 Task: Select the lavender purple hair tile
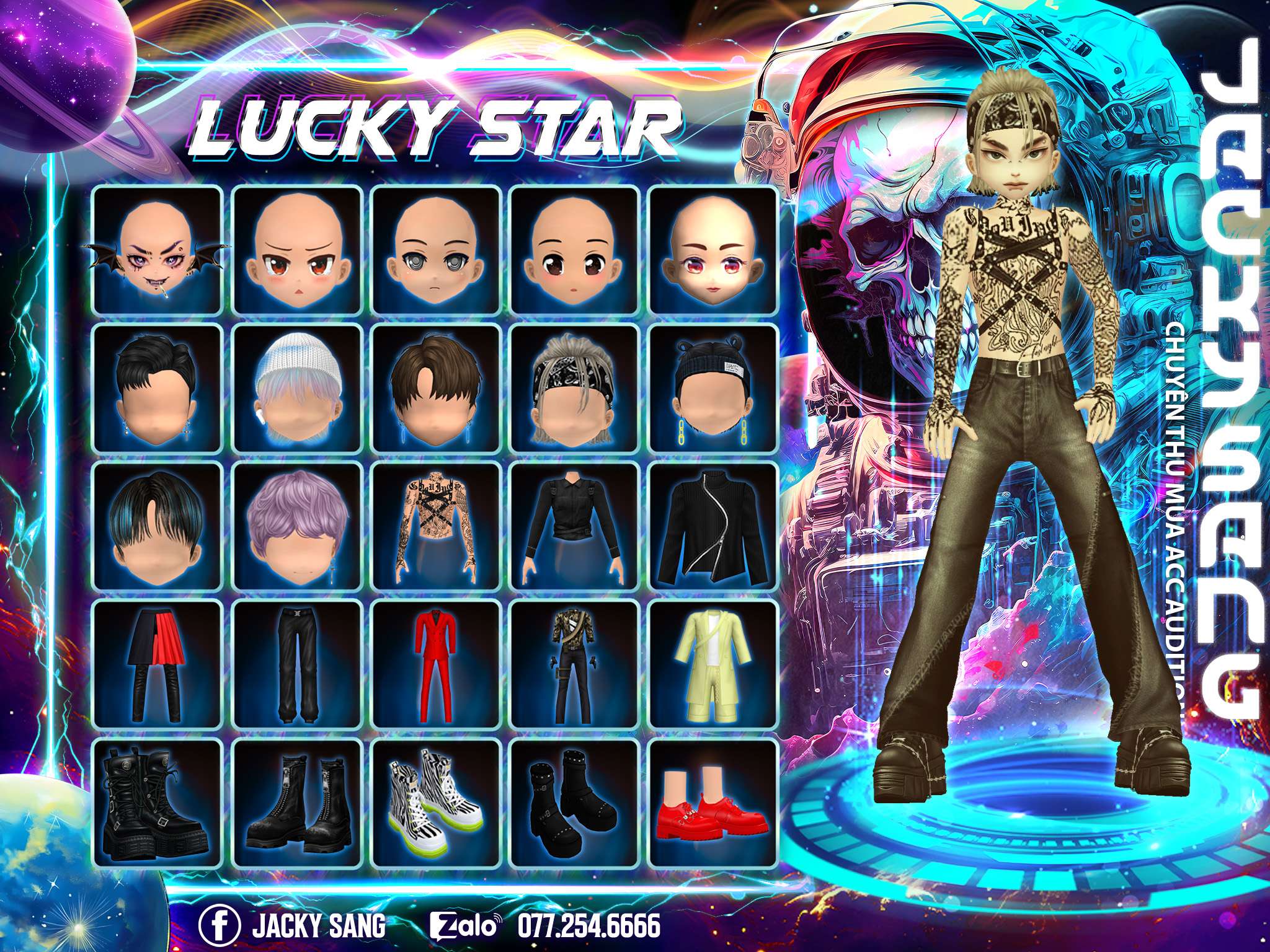296,526
